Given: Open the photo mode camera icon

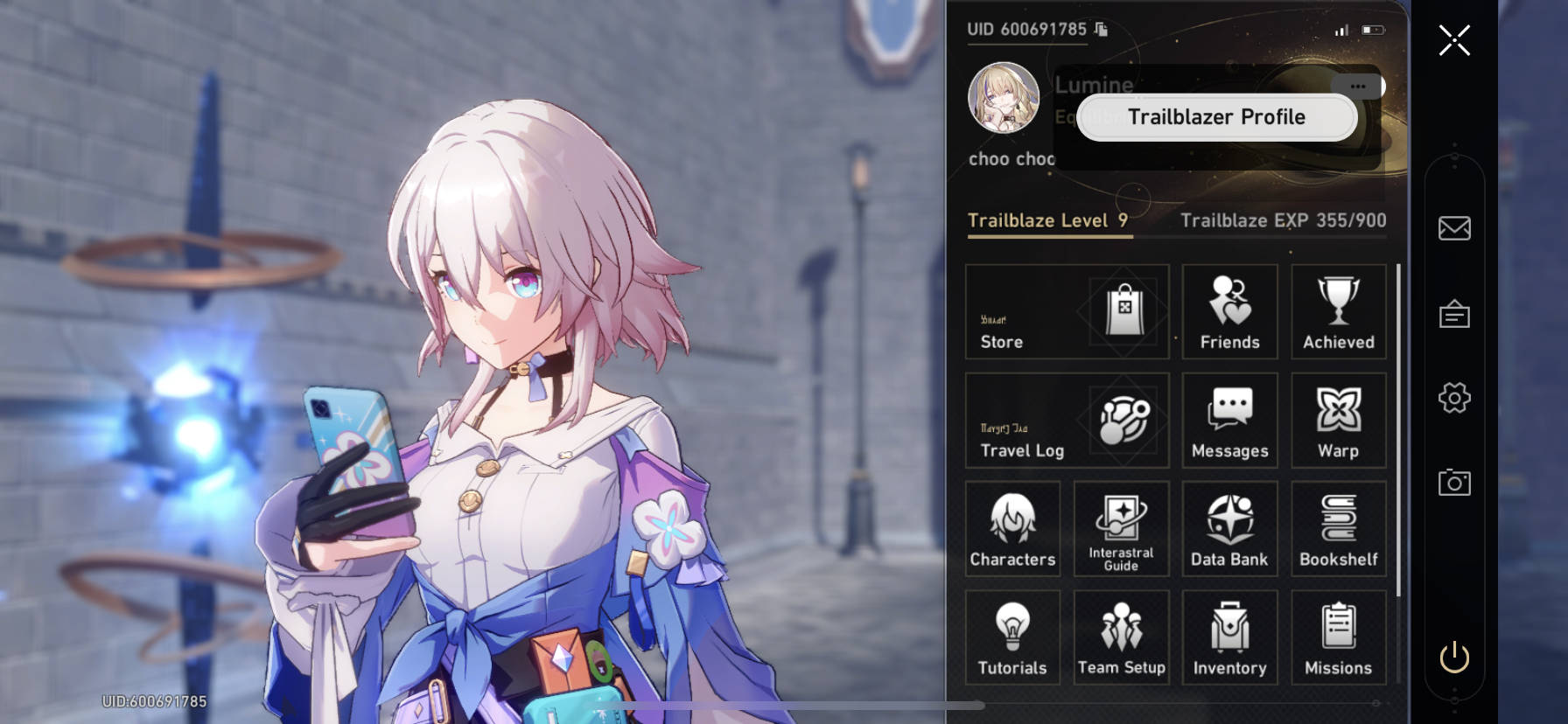Looking at the screenshot, I should tap(1453, 483).
